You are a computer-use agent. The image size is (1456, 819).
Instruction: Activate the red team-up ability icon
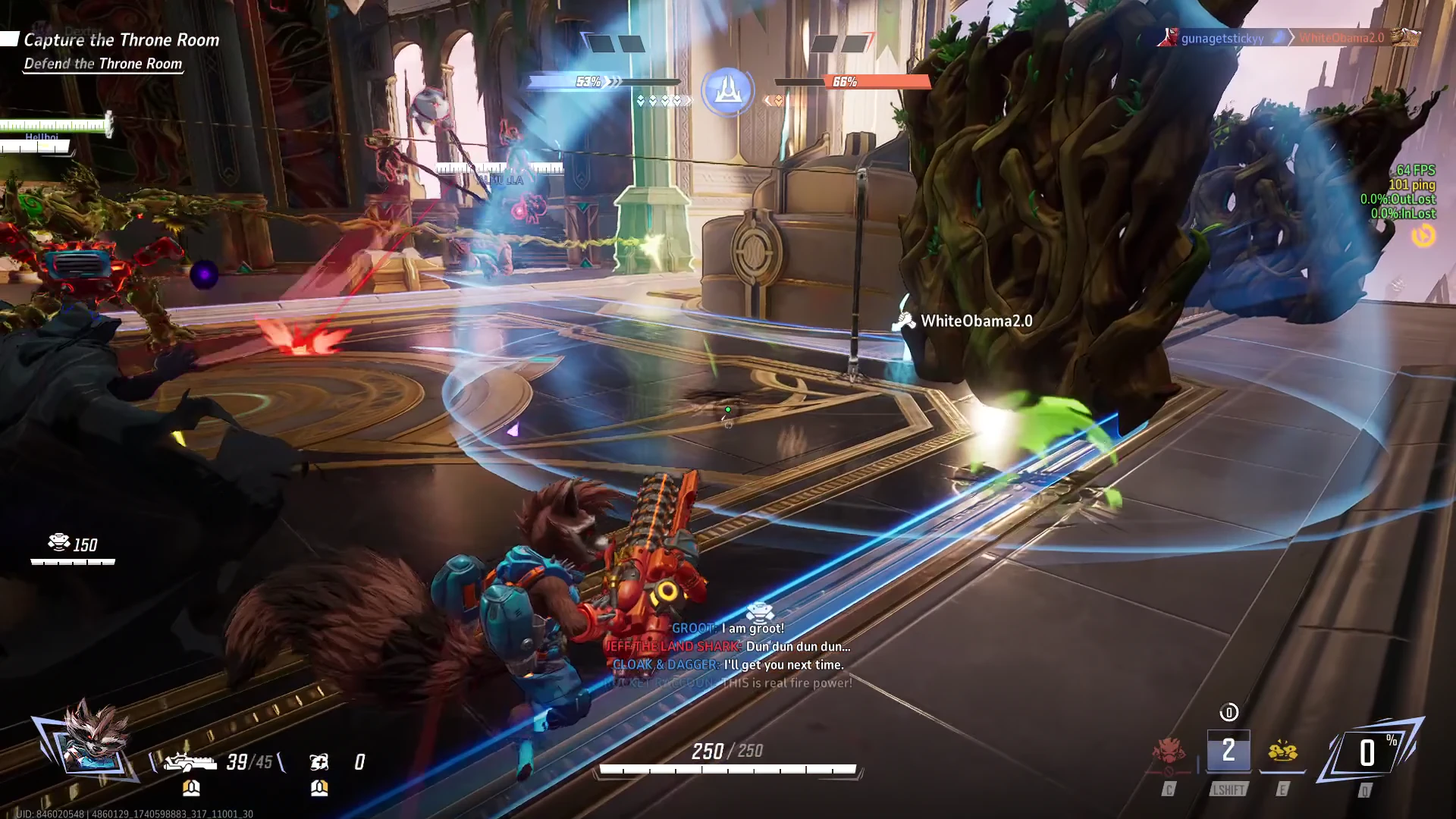(1169, 752)
